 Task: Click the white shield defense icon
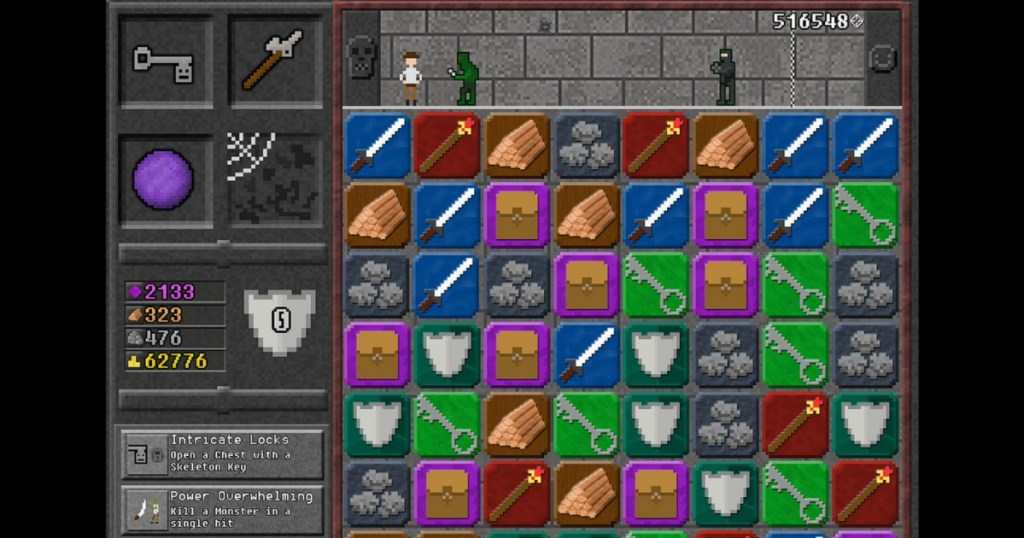(279, 321)
